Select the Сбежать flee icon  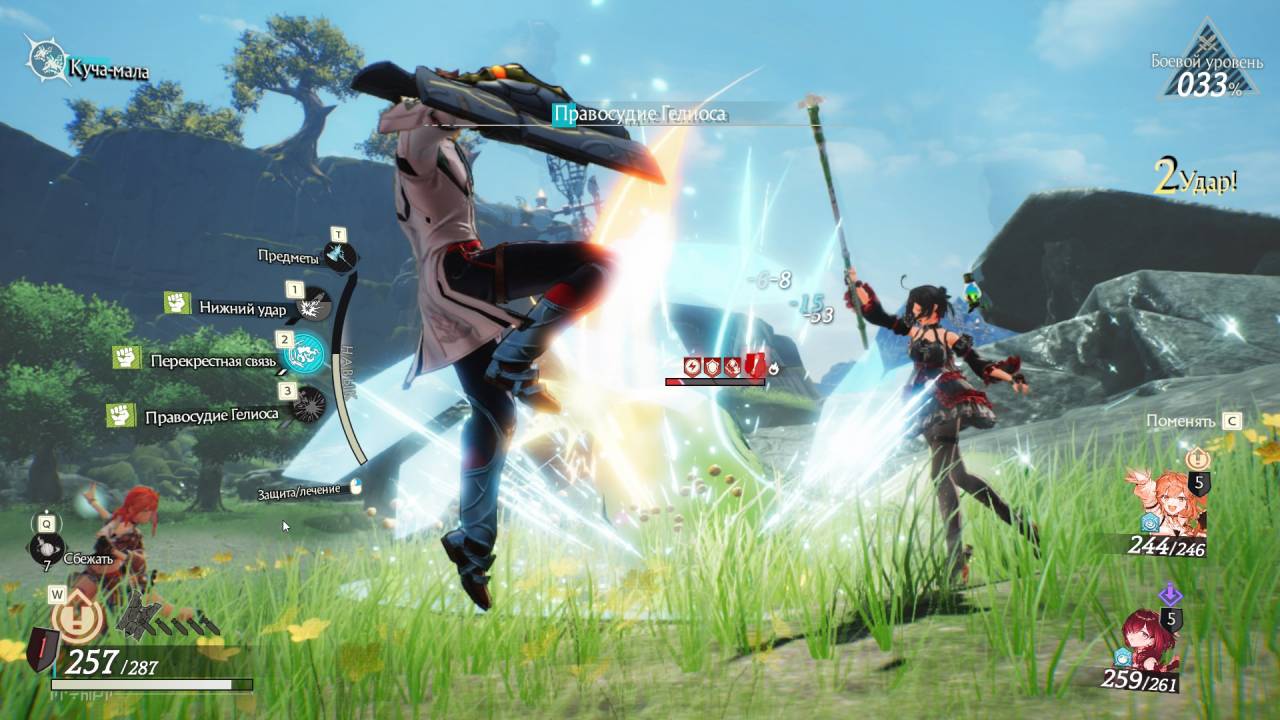(x=47, y=549)
